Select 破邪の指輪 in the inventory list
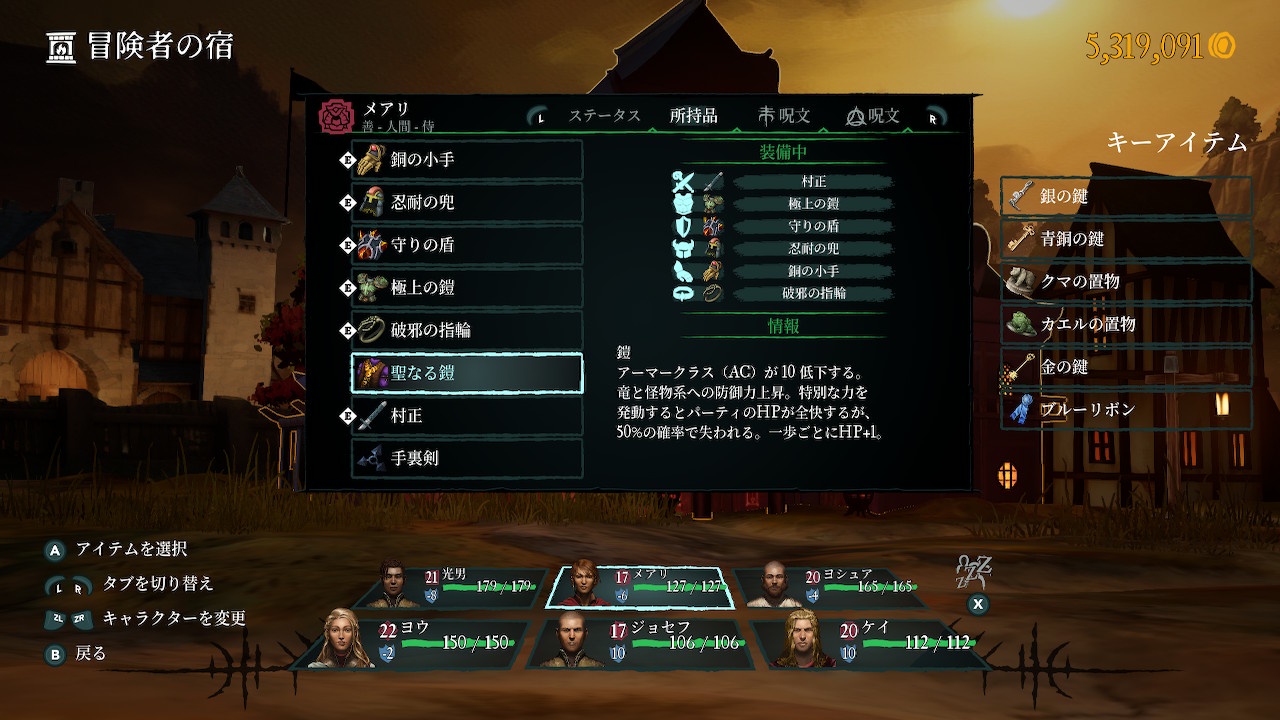 point(467,330)
